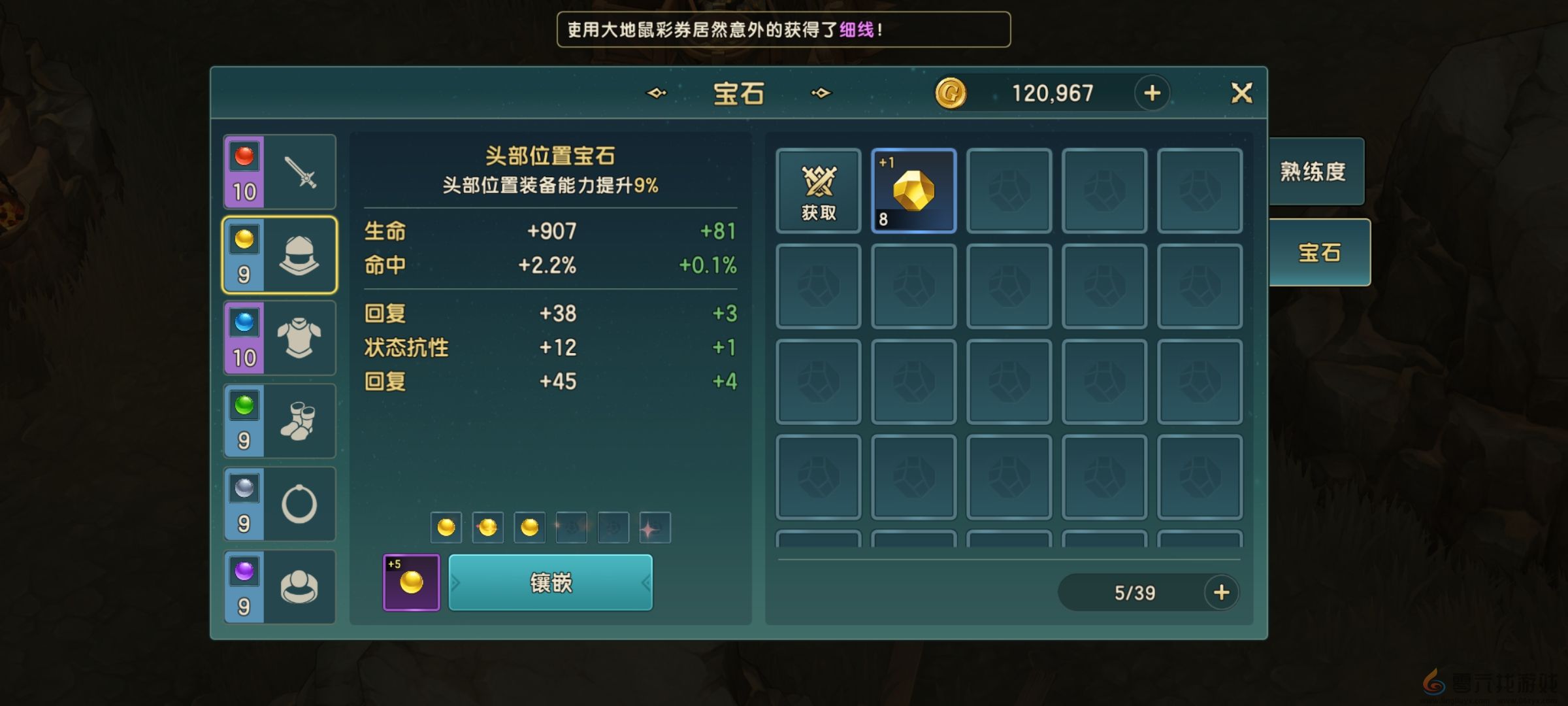Click the sparkle-marked empty socket slot
This screenshot has width=1568, height=706.
click(x=656, y=527)
